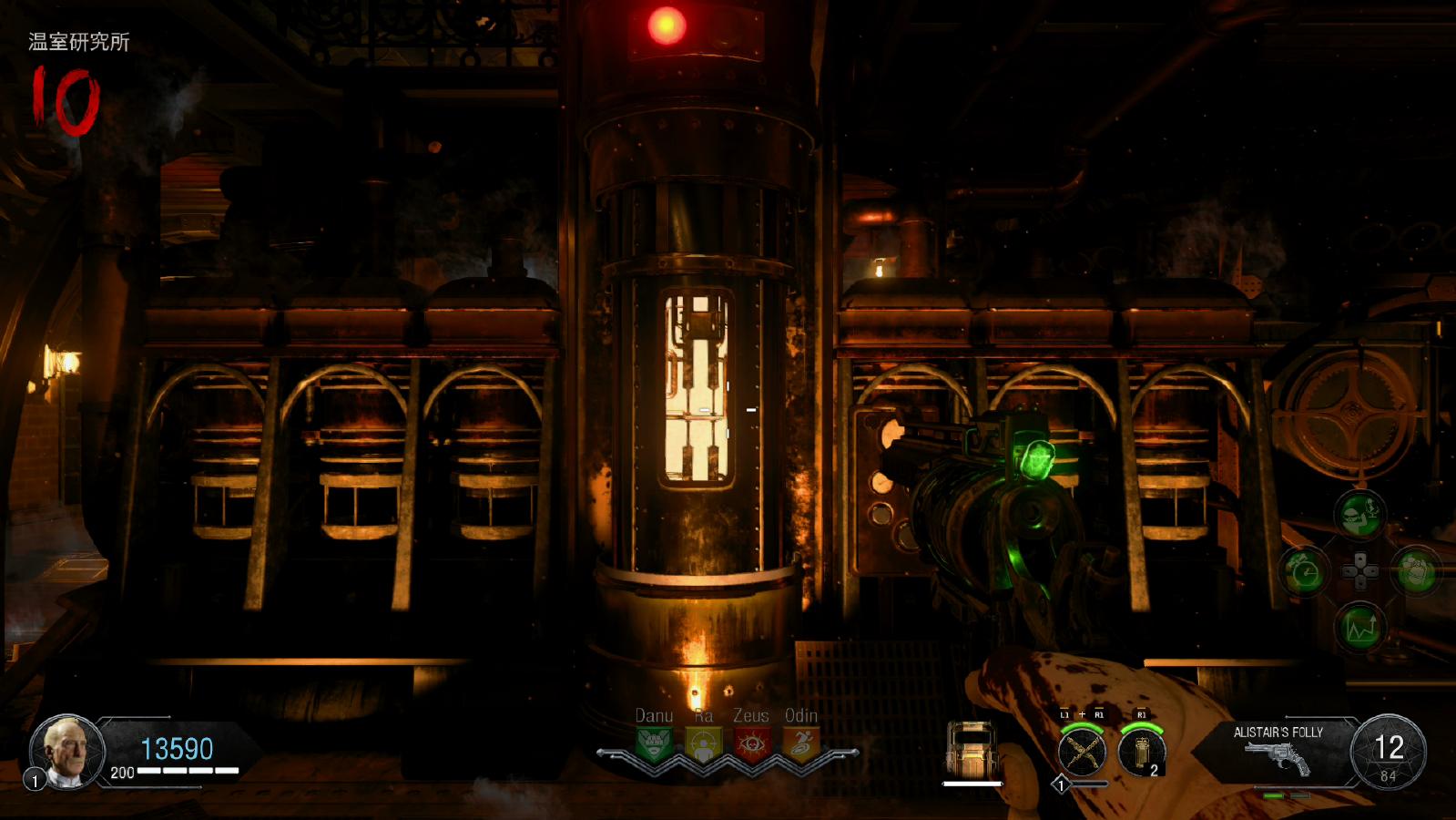Select the Danu perk banner

click(654, 743)
